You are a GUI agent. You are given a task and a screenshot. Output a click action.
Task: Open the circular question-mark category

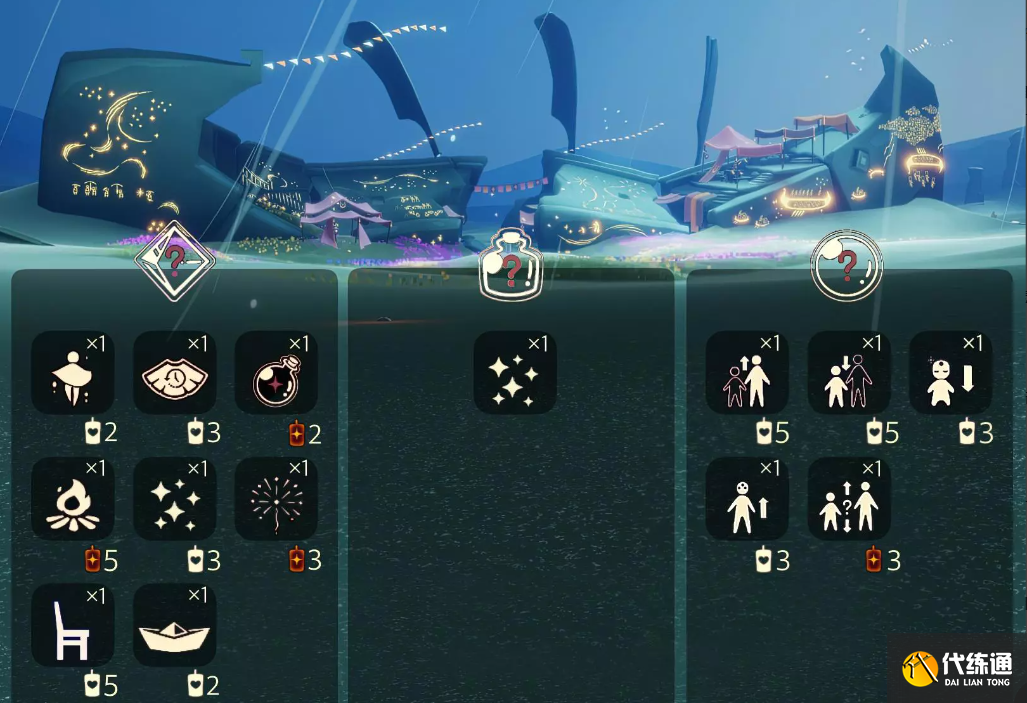[x=846, y=265]
